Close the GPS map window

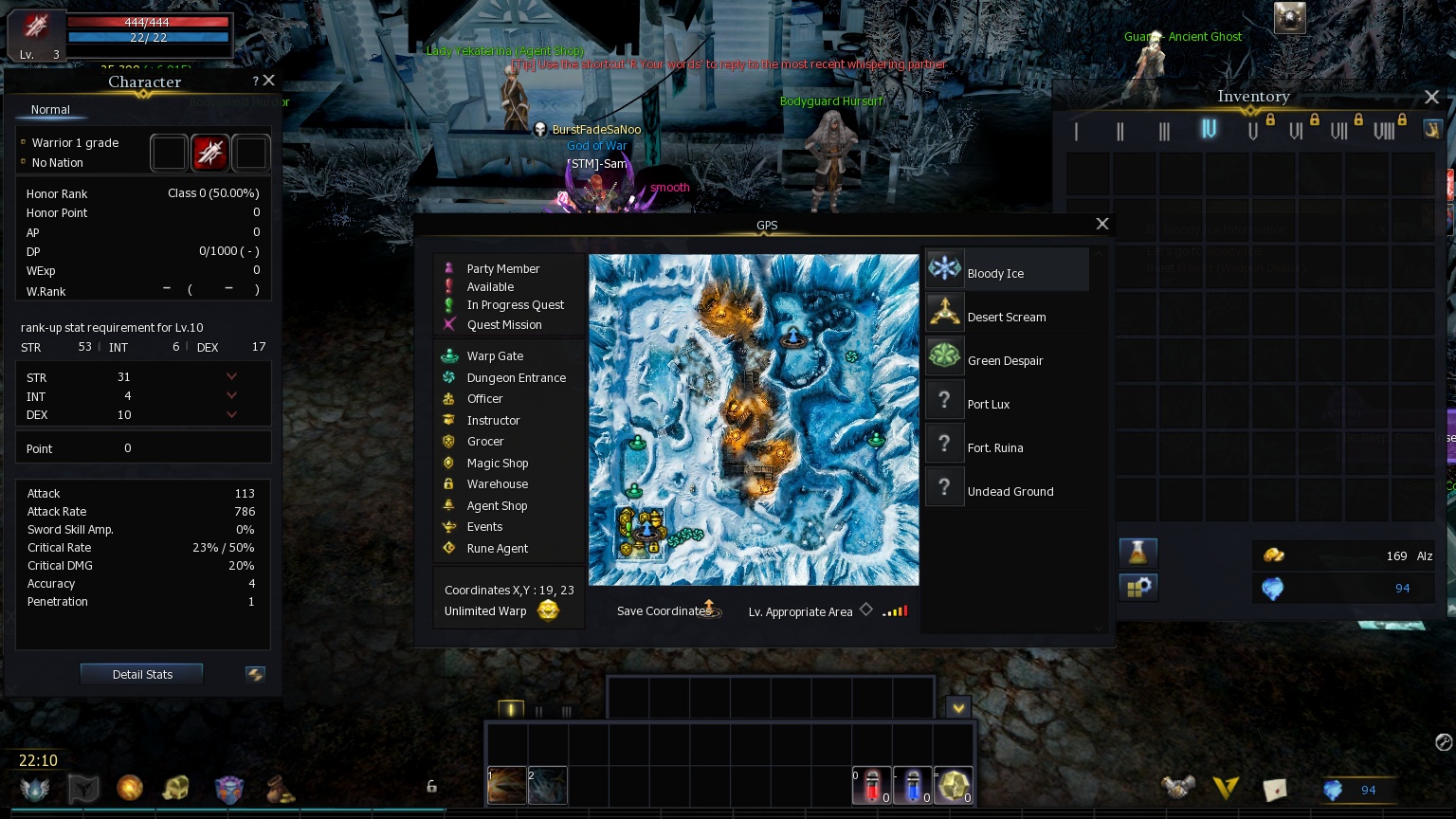tap(1101, 224)
